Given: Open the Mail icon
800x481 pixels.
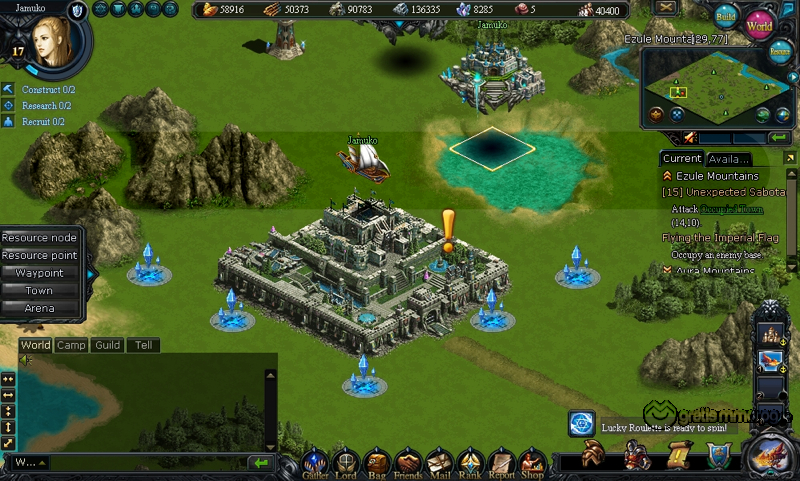Looking at the screenshot, I should [x=439, y=462].
